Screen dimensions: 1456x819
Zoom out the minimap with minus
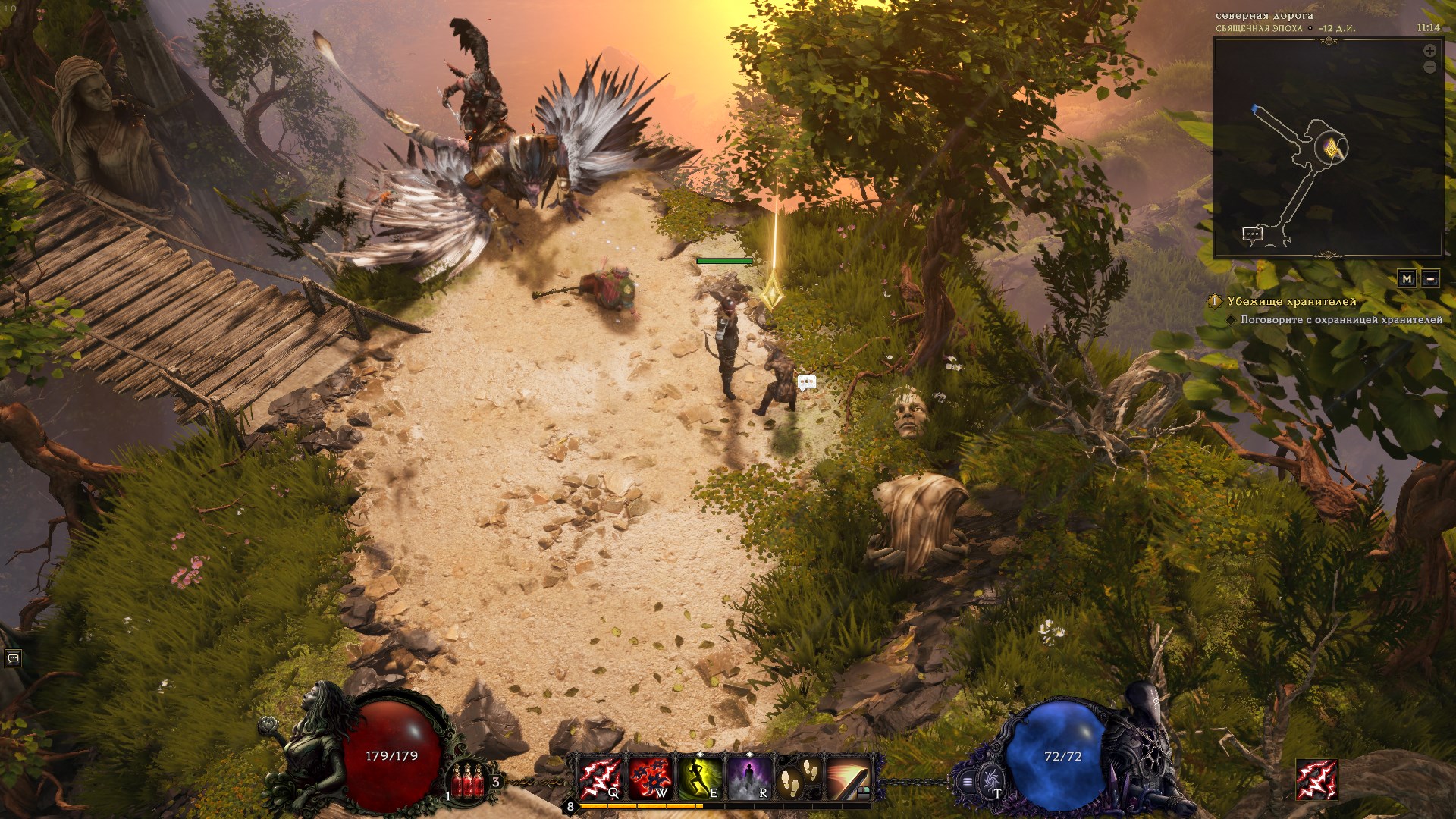coord(1429,67)
